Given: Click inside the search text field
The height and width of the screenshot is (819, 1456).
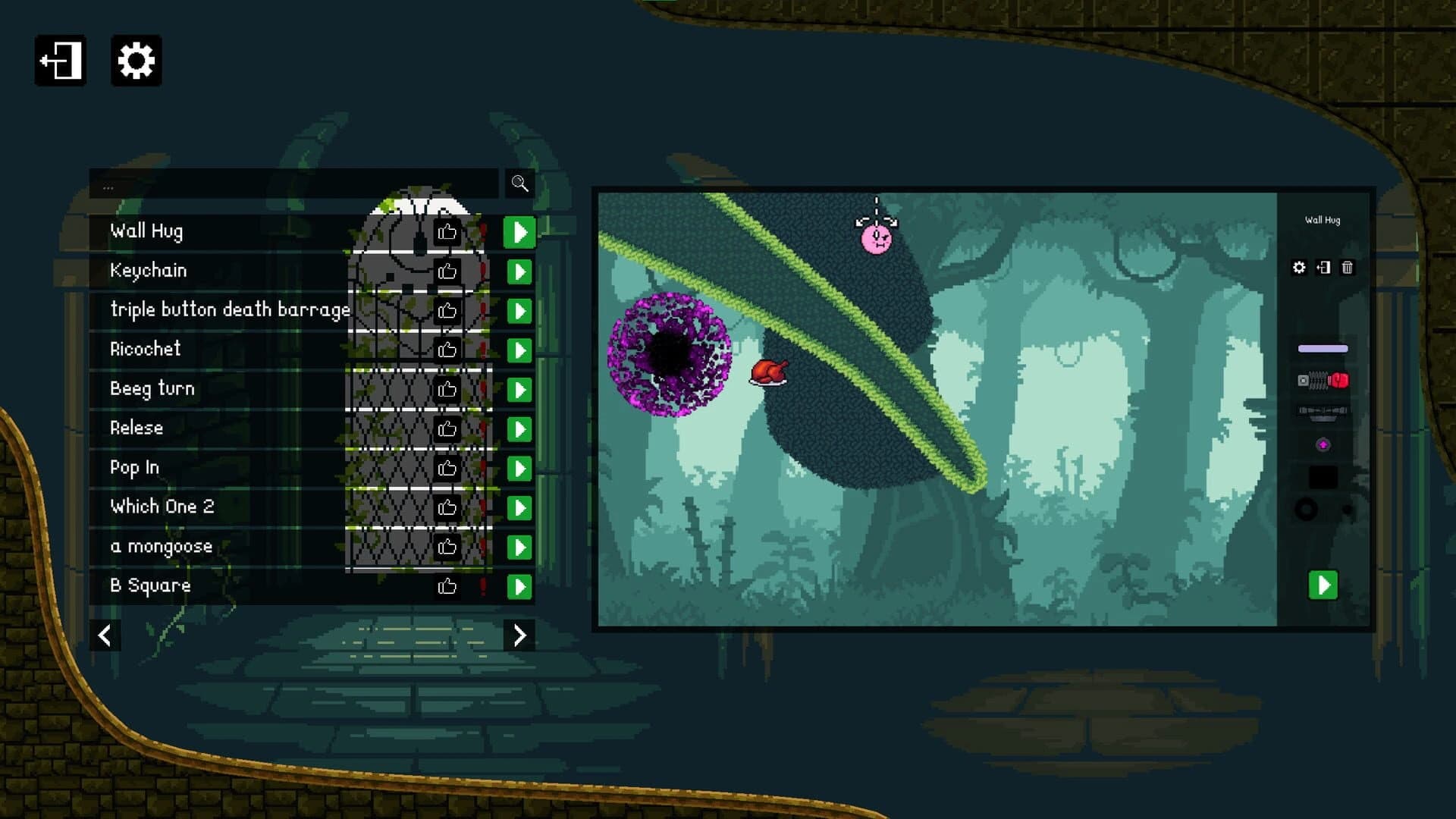Looking at the screenshot, I should coord(296,184).
